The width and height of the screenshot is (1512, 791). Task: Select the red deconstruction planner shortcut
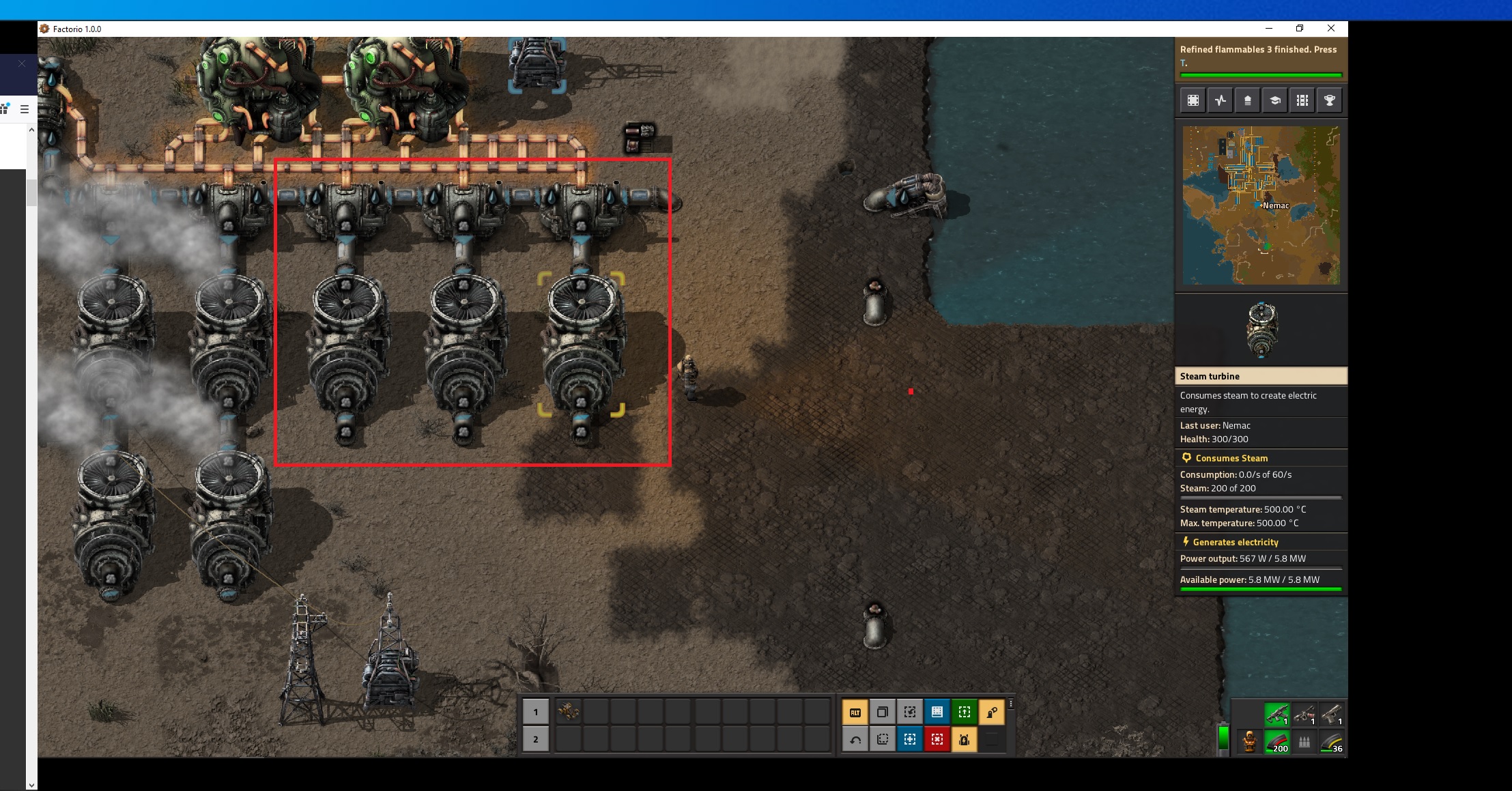pyautogui.click(x=937, y=739)
